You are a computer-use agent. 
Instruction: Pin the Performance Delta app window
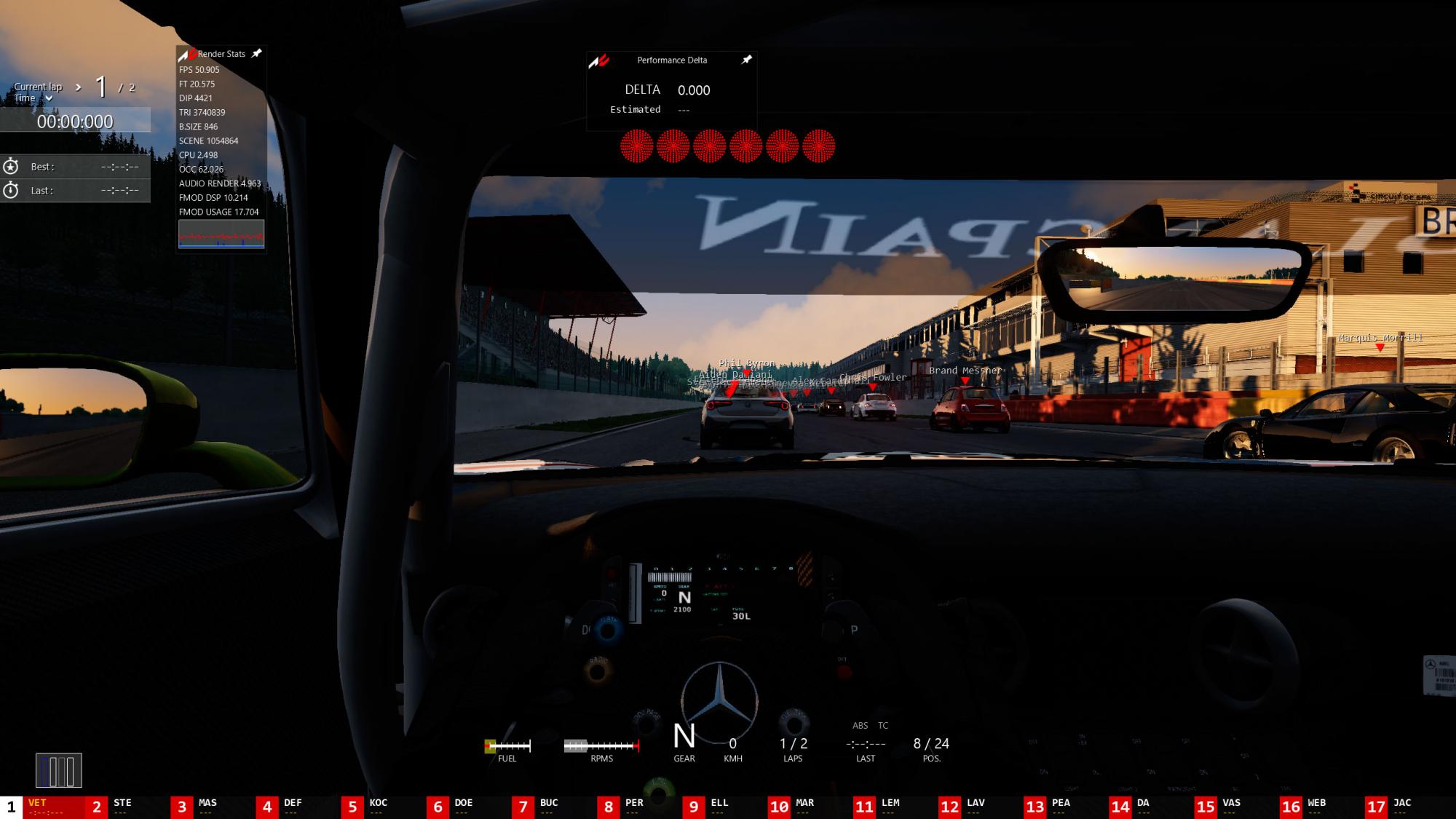(746, 60)
